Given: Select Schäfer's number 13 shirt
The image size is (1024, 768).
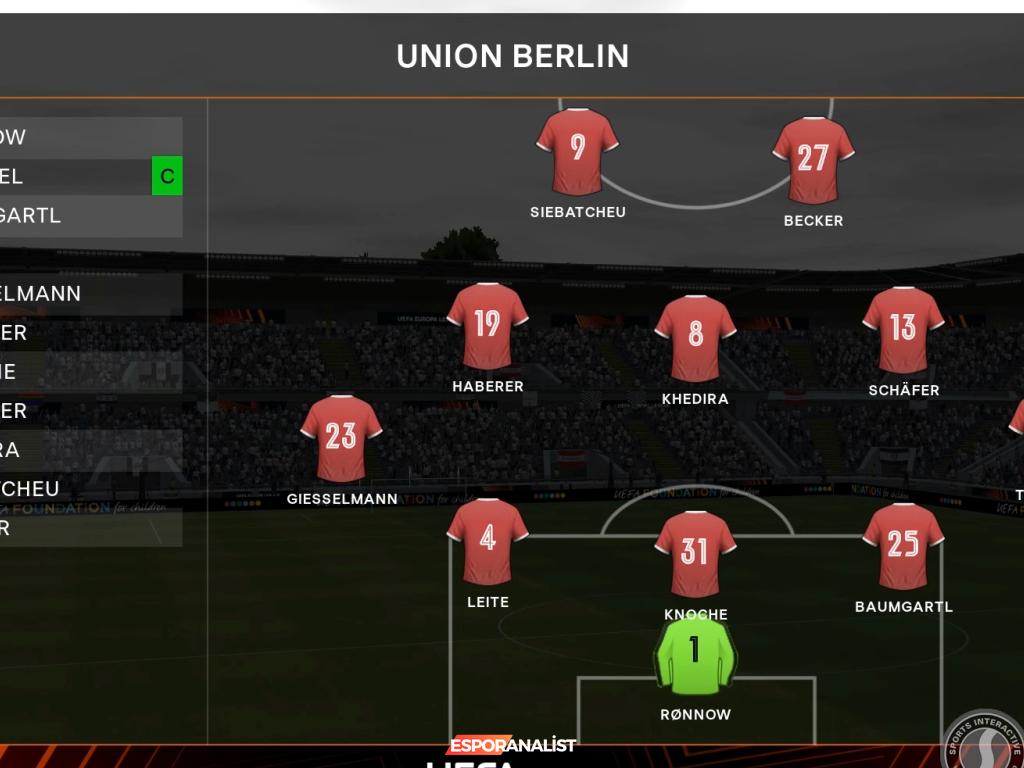Looking at the screenshot, I should point(903,330).
